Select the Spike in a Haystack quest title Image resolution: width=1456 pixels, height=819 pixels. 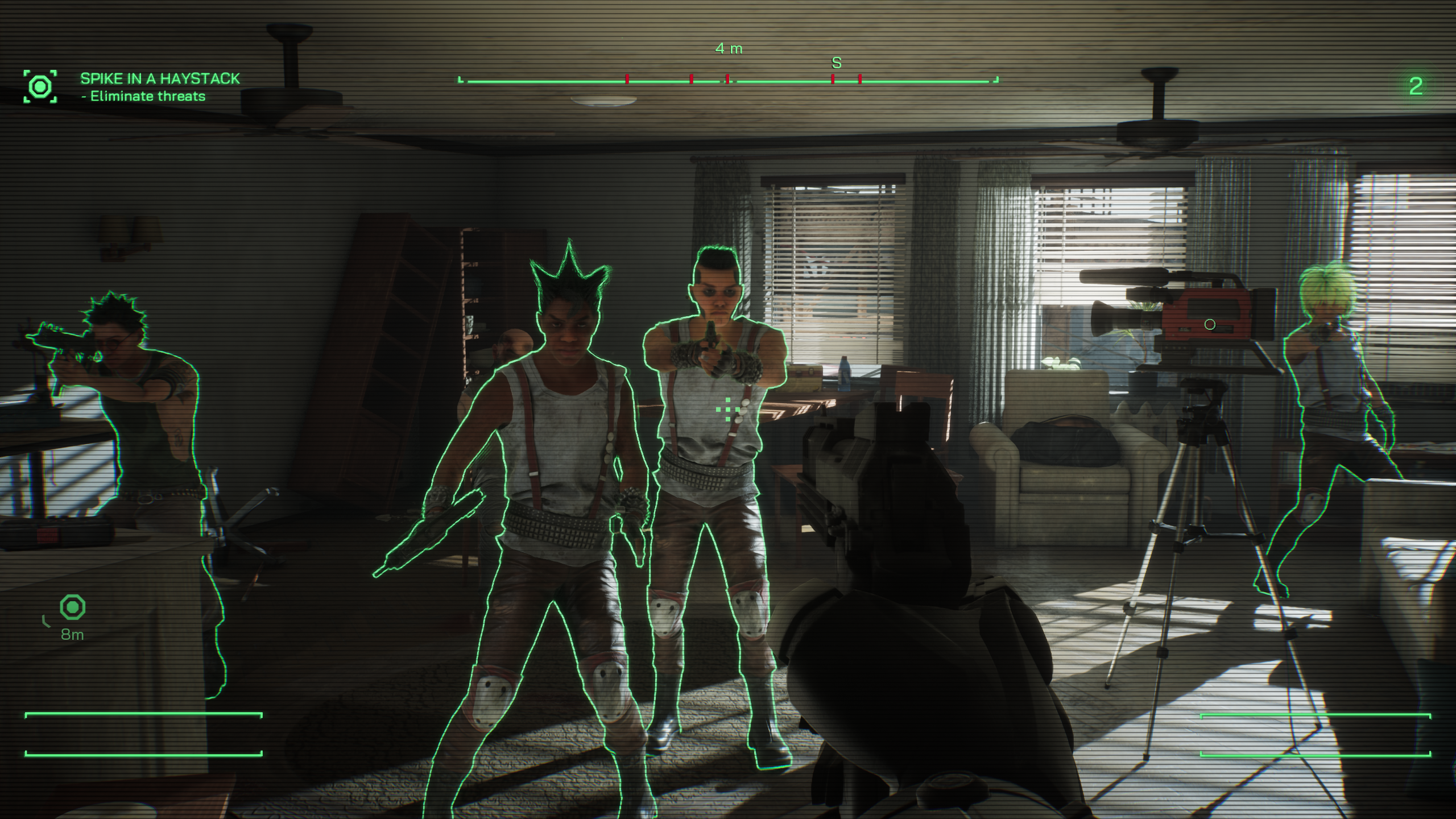point(160,78)
